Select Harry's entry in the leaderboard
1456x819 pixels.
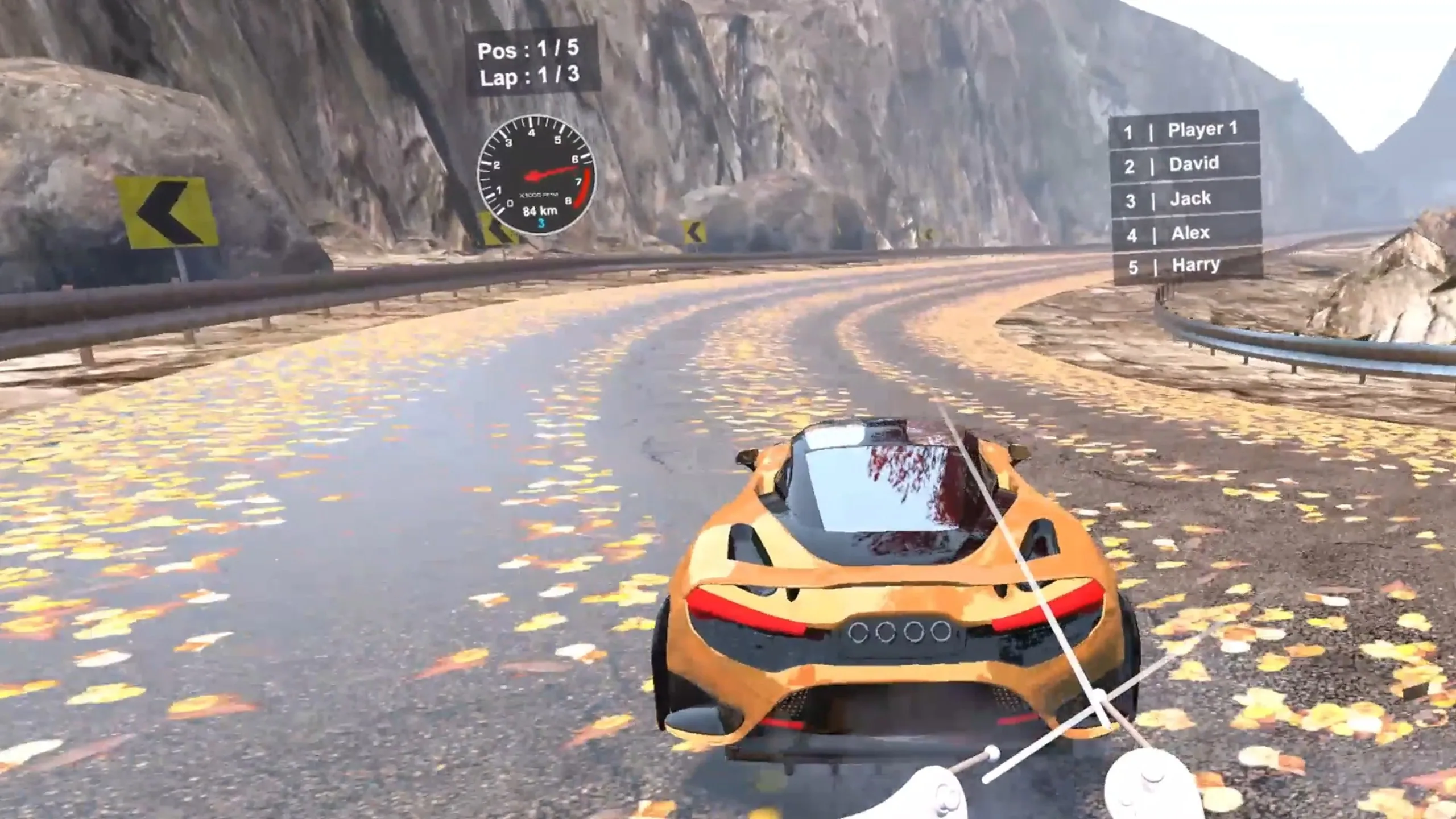point(1189,266)
